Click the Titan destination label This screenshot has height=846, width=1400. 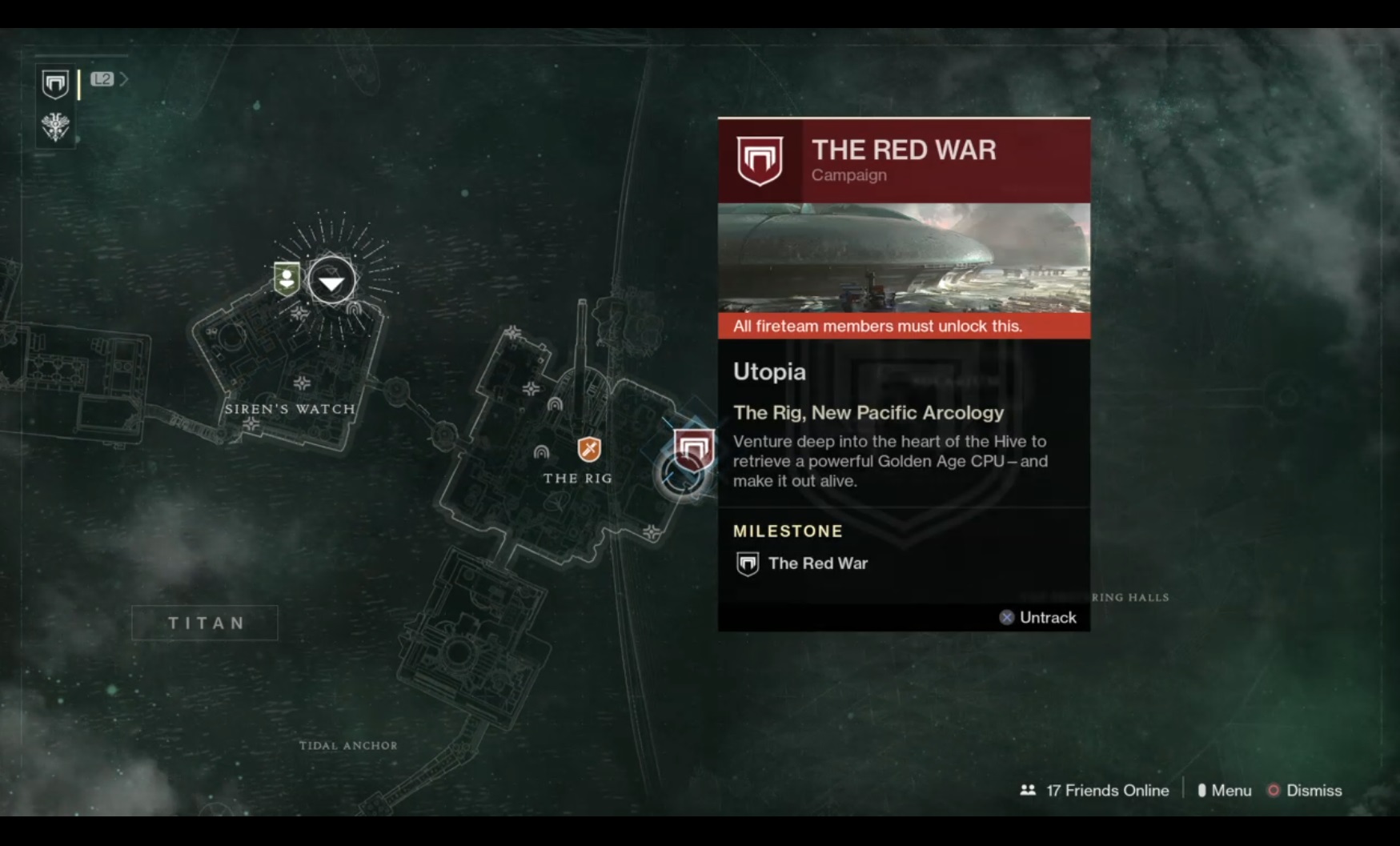tap(205, 623)
